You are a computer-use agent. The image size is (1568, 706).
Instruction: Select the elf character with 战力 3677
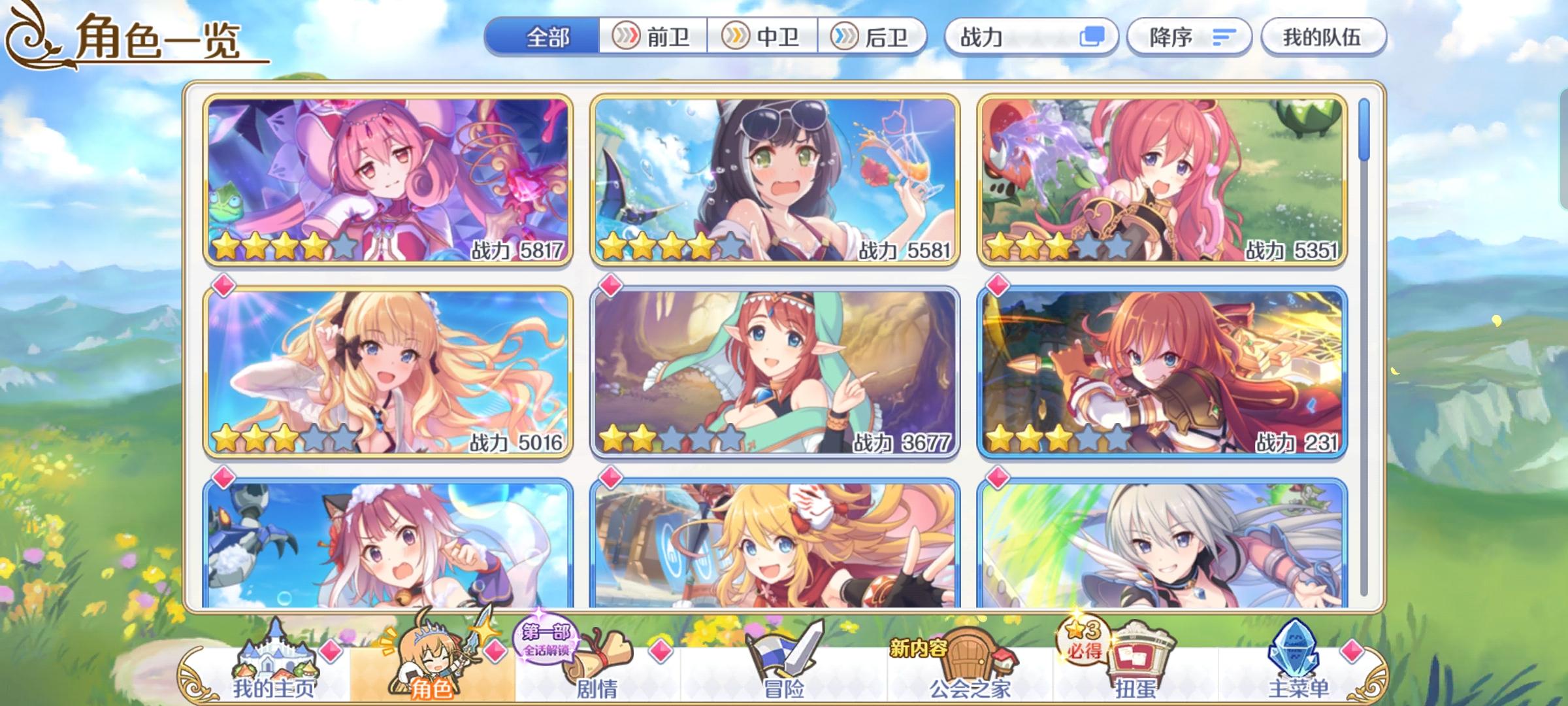(x=774, y=371)
